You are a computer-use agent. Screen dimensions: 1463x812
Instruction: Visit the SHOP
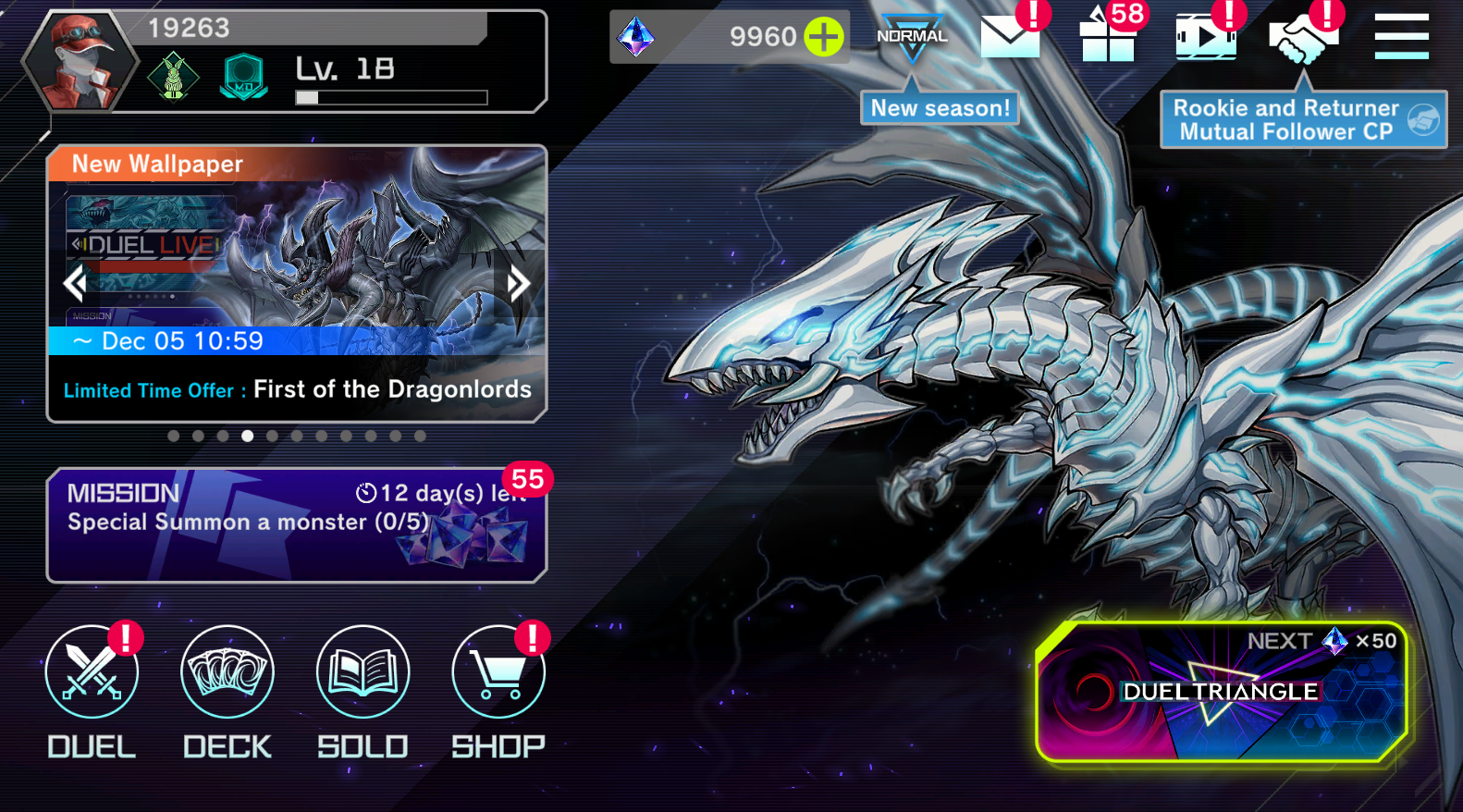coord(498,672)
